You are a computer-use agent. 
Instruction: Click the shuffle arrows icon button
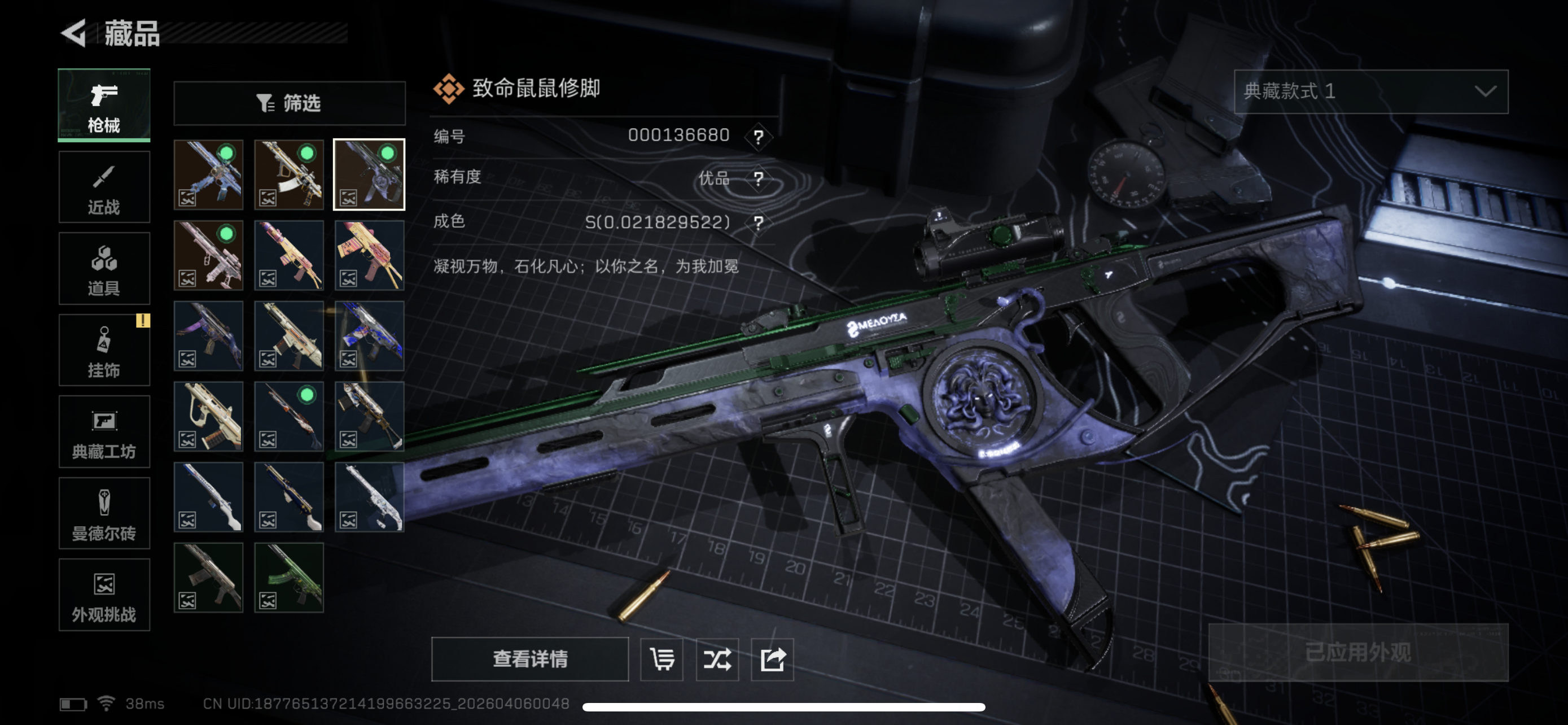717,658
